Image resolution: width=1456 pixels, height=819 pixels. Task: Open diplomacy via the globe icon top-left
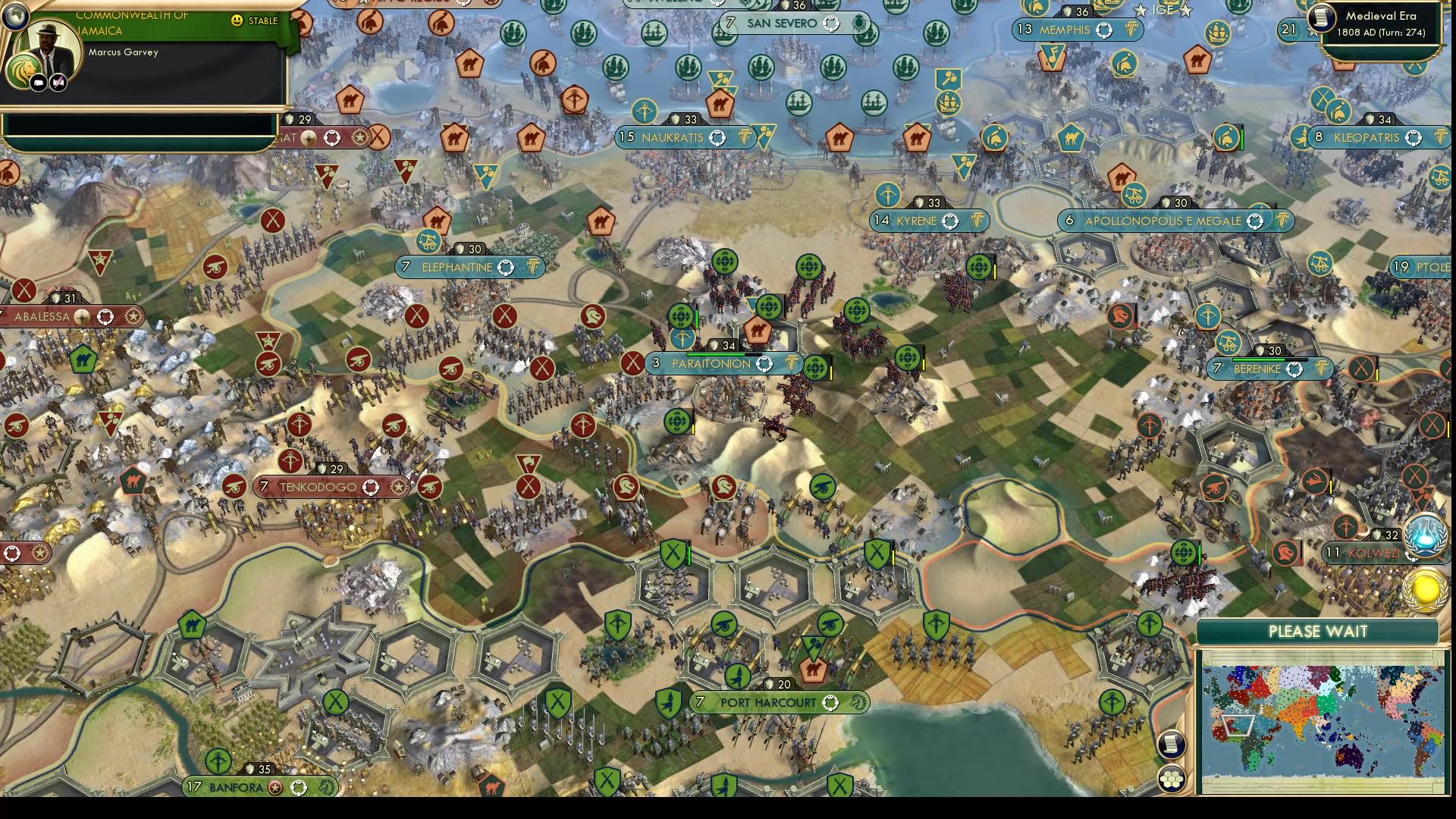point(15,17)
